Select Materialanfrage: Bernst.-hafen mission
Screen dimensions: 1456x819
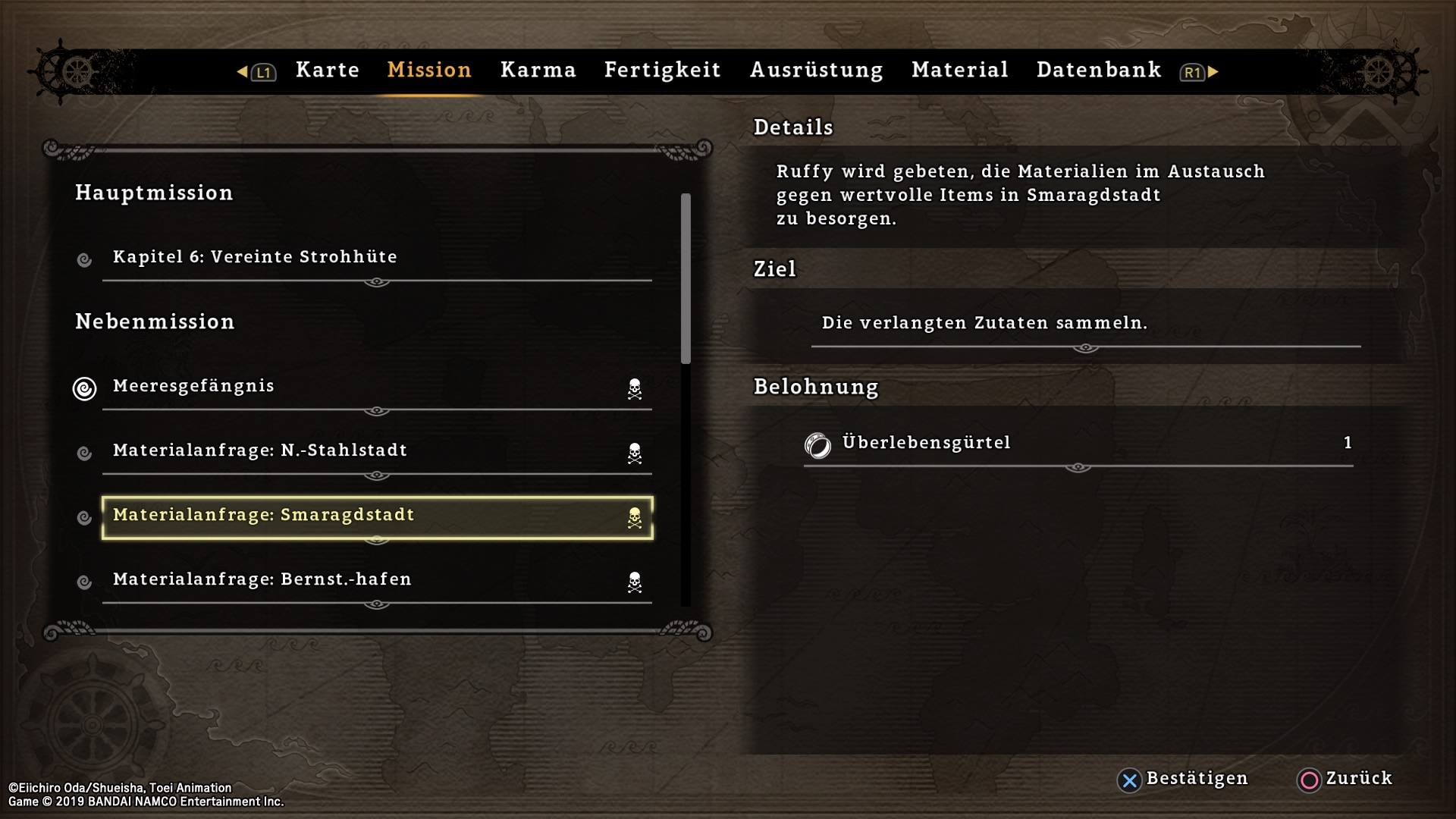(376, 580)
